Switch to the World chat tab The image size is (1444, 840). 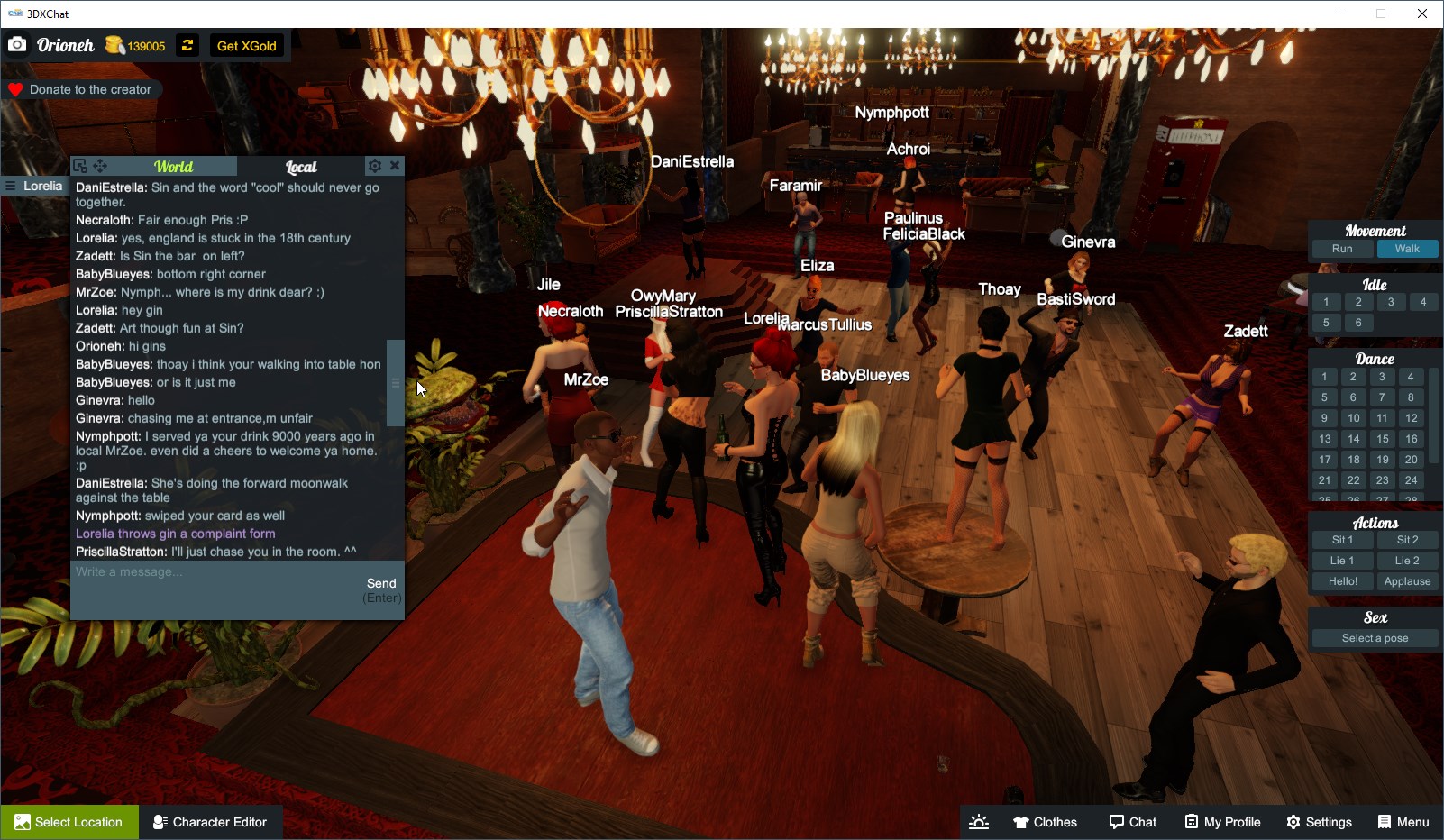(x=174, y=166)
